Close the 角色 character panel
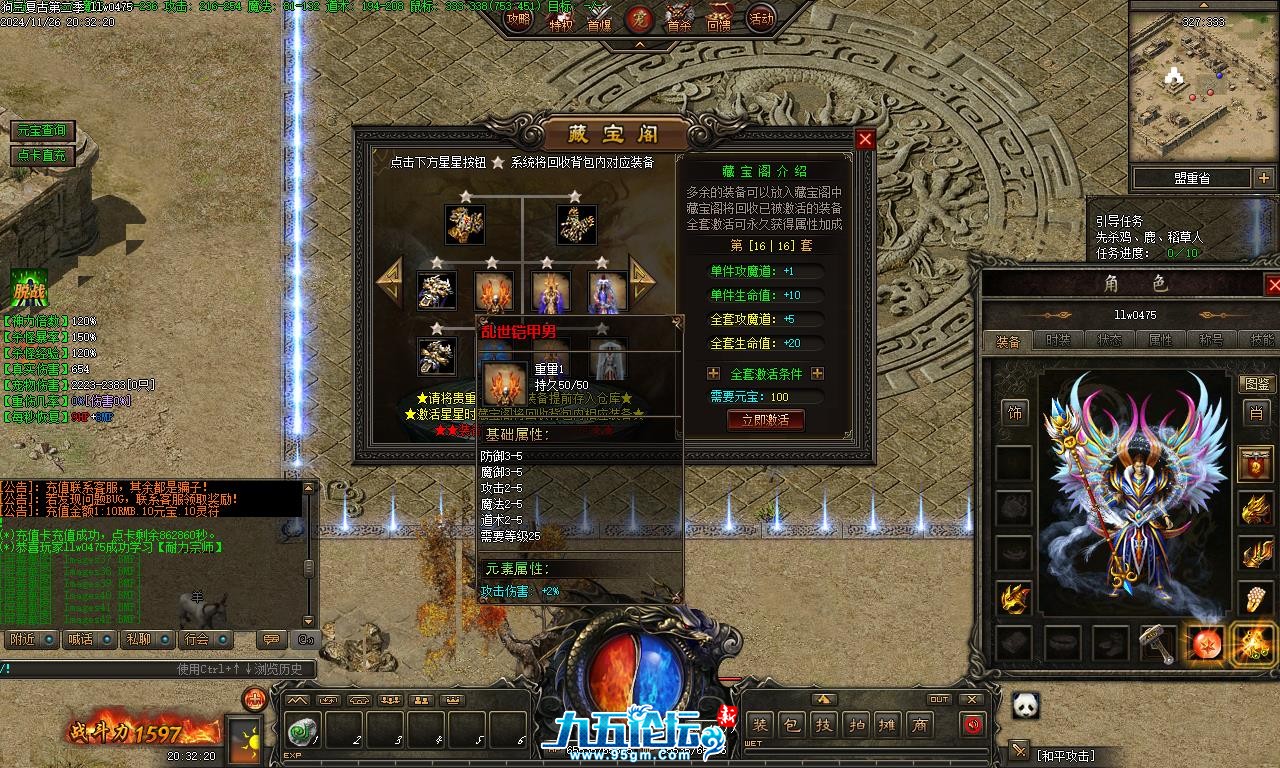1280x768 pixels. (1273, 284)
